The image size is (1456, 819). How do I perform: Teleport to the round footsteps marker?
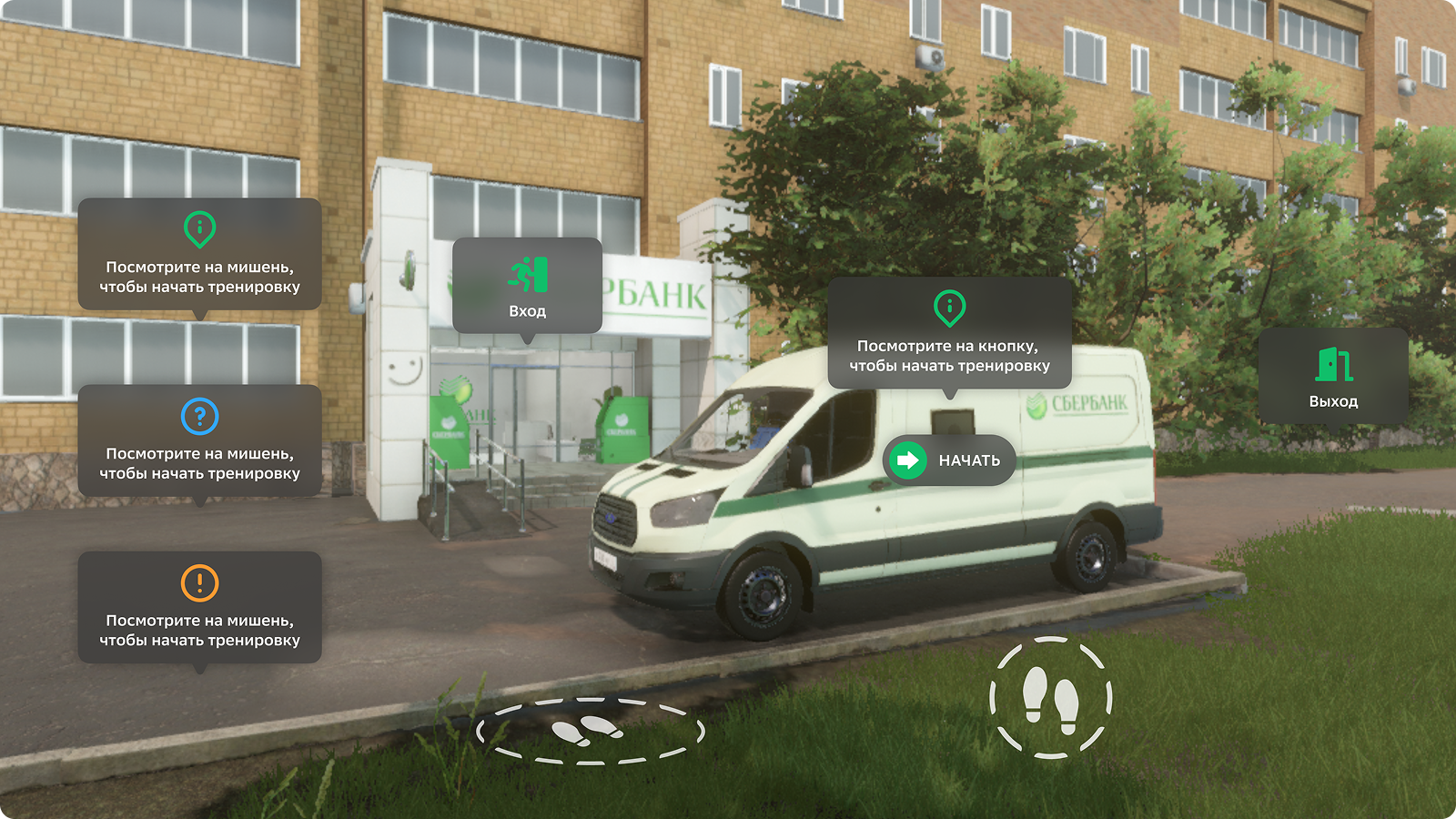(1050, 698)
